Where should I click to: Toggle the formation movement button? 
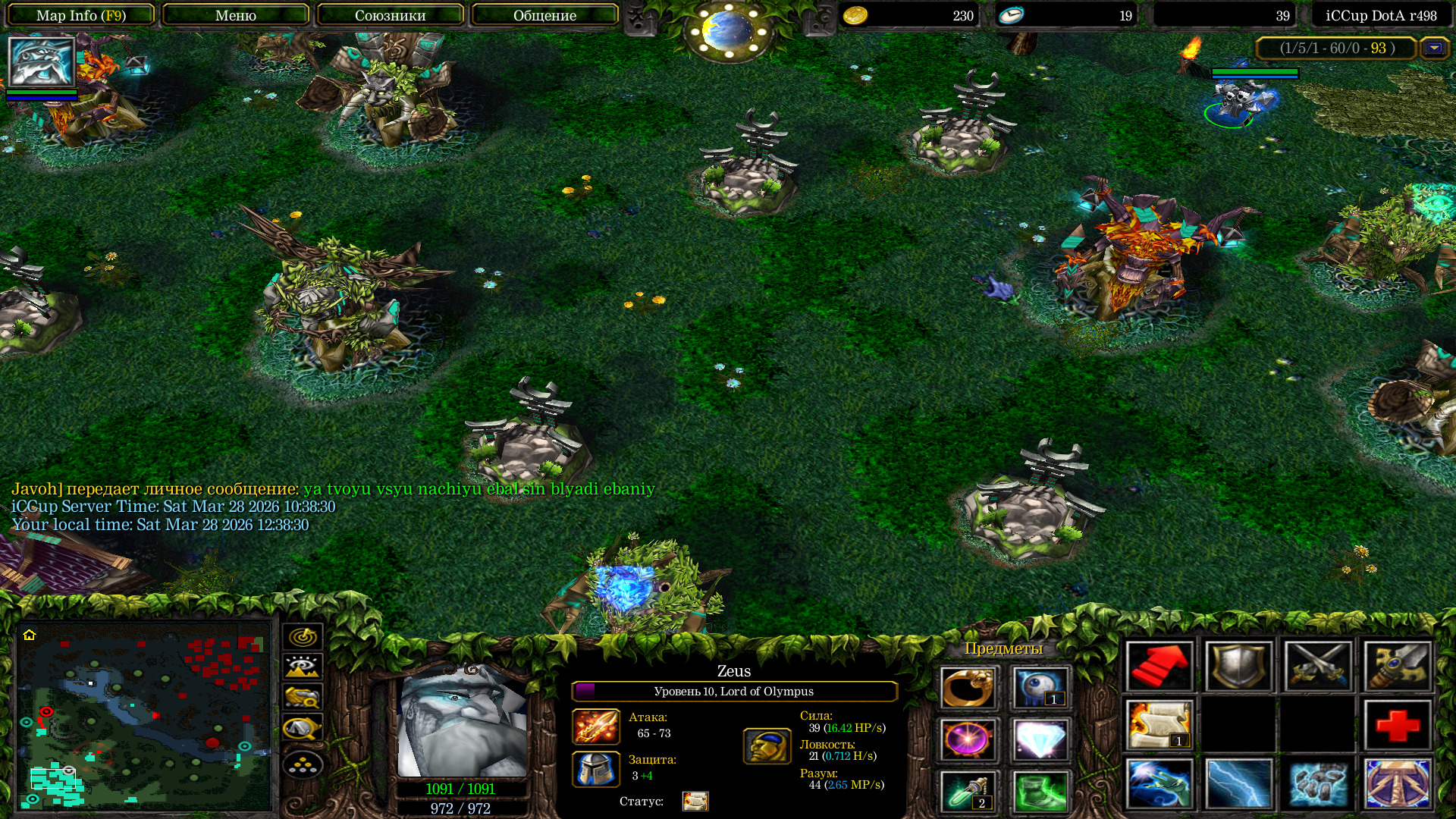coord(303,766)
